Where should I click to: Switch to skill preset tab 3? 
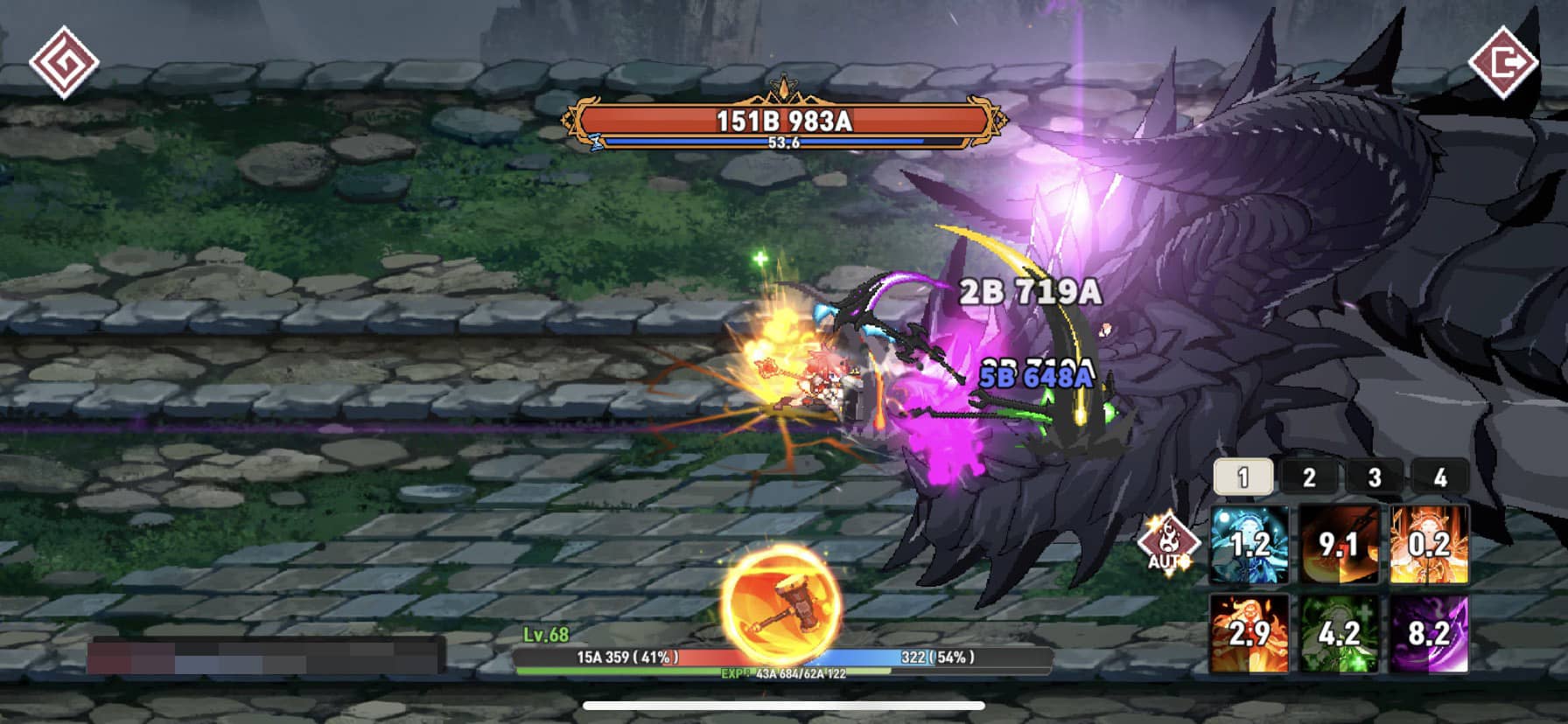(x=1375, y=477)
